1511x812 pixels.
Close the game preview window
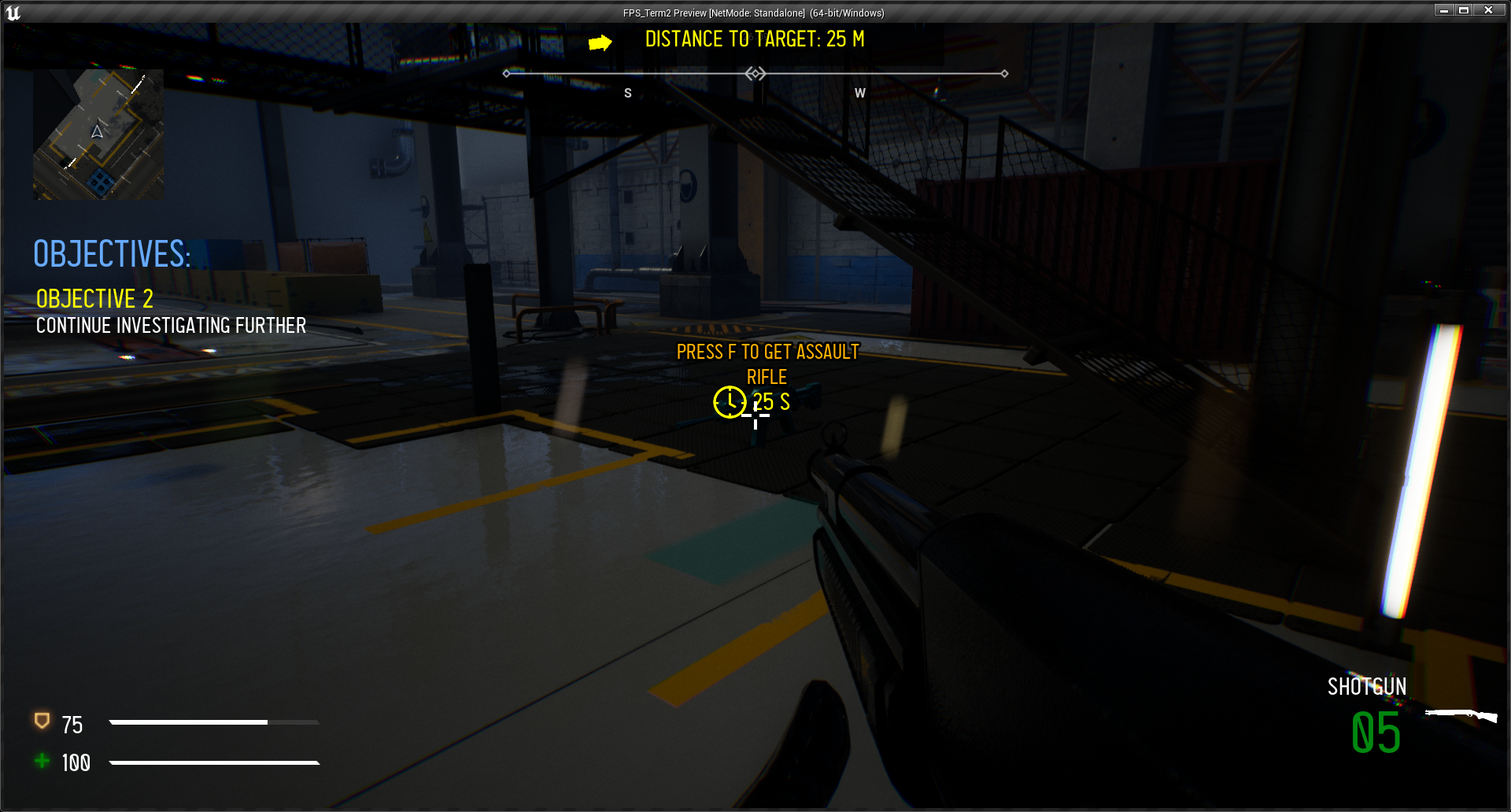(1488, 10)
